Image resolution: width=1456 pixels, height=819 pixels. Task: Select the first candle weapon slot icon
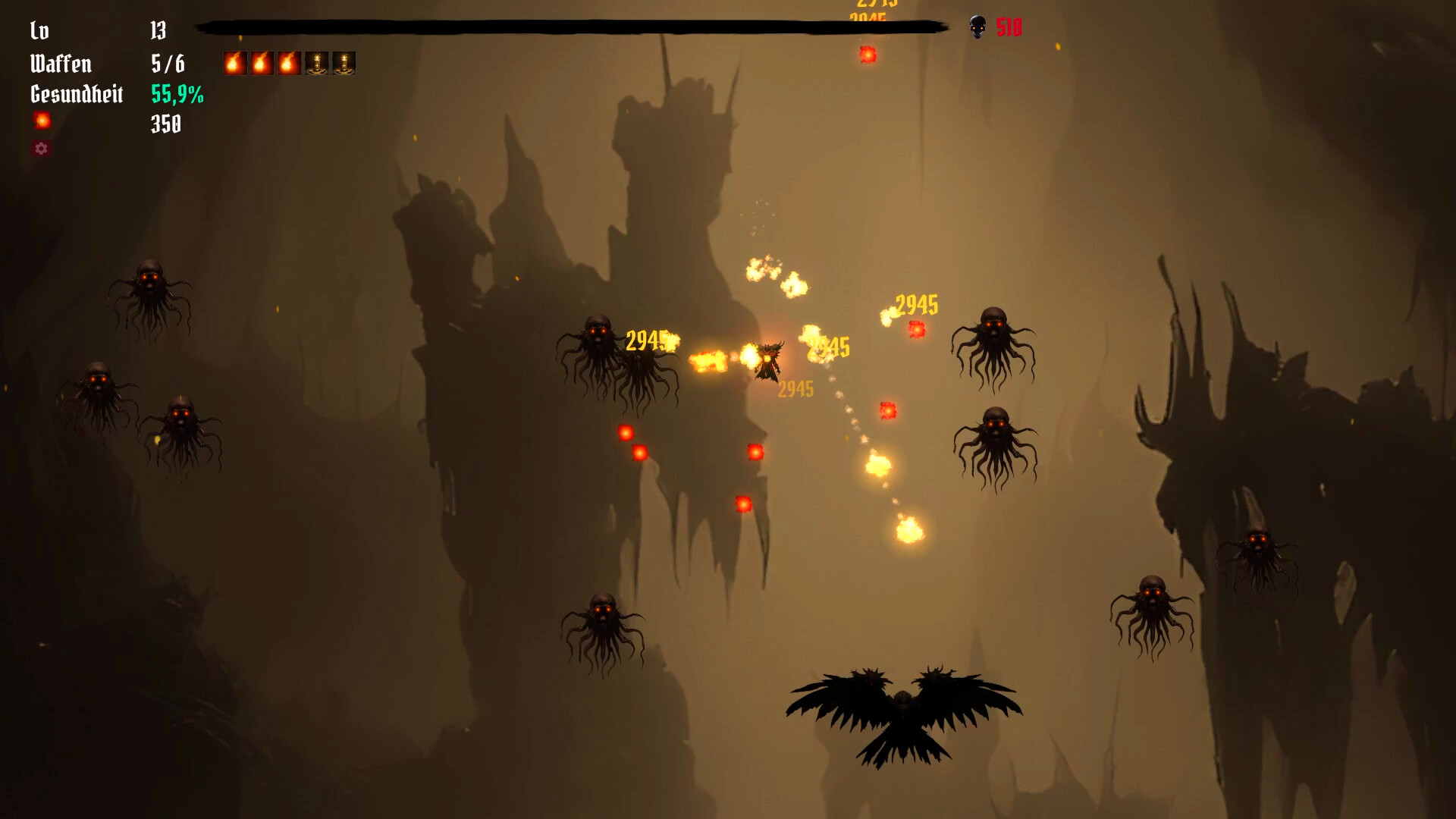(x=318, y=63)
